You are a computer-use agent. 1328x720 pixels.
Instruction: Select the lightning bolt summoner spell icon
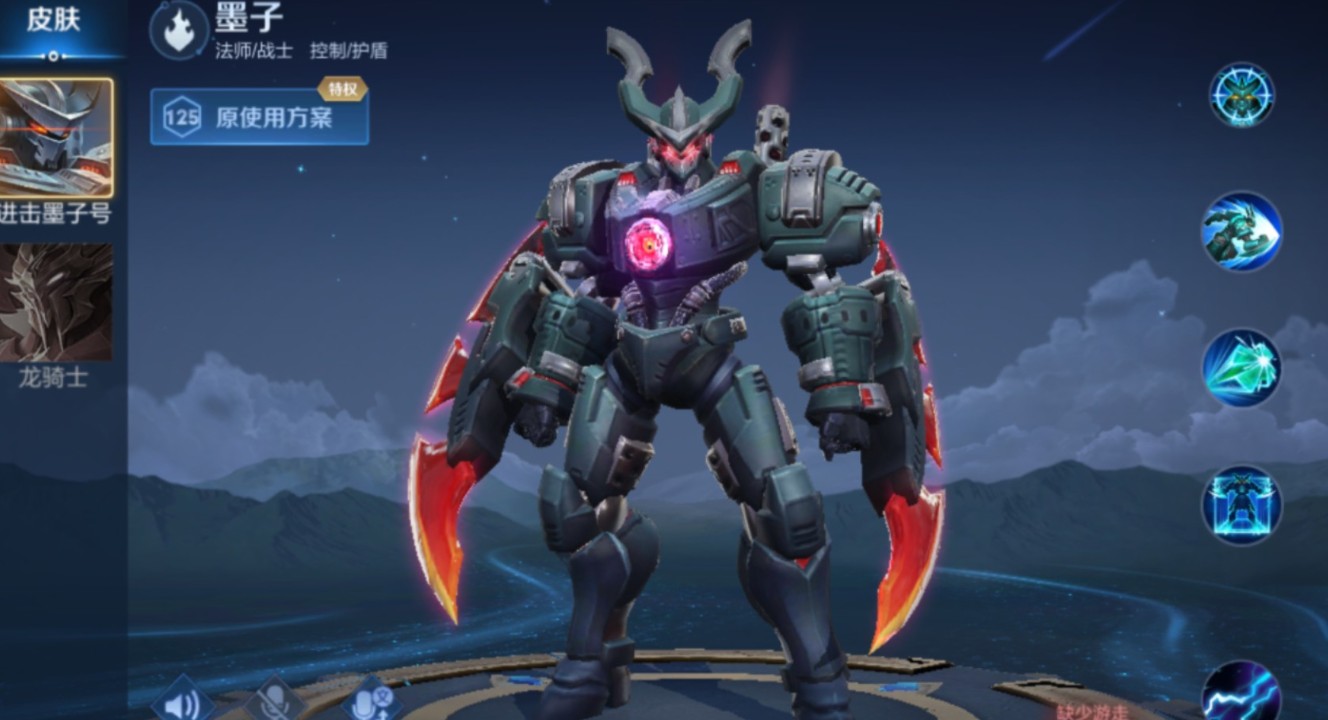[x=1241, y=694]
